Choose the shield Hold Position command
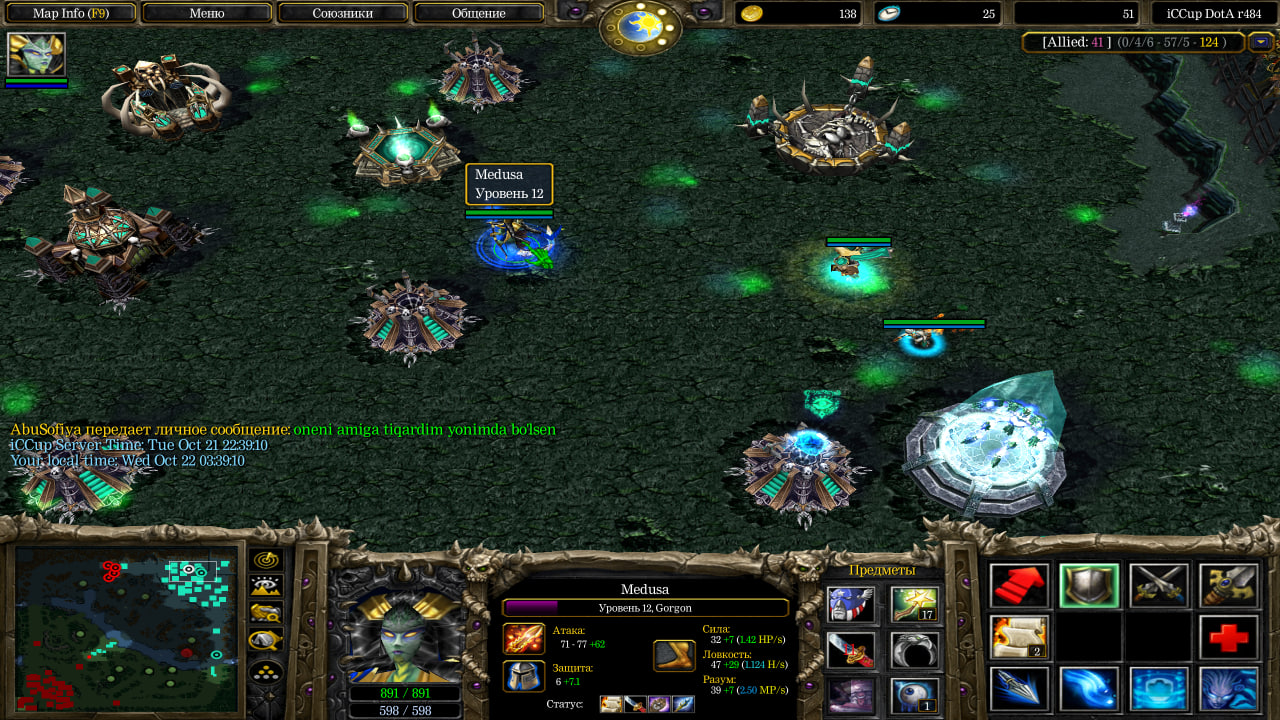This screenshot has height=720, width=1280. 1089,585
